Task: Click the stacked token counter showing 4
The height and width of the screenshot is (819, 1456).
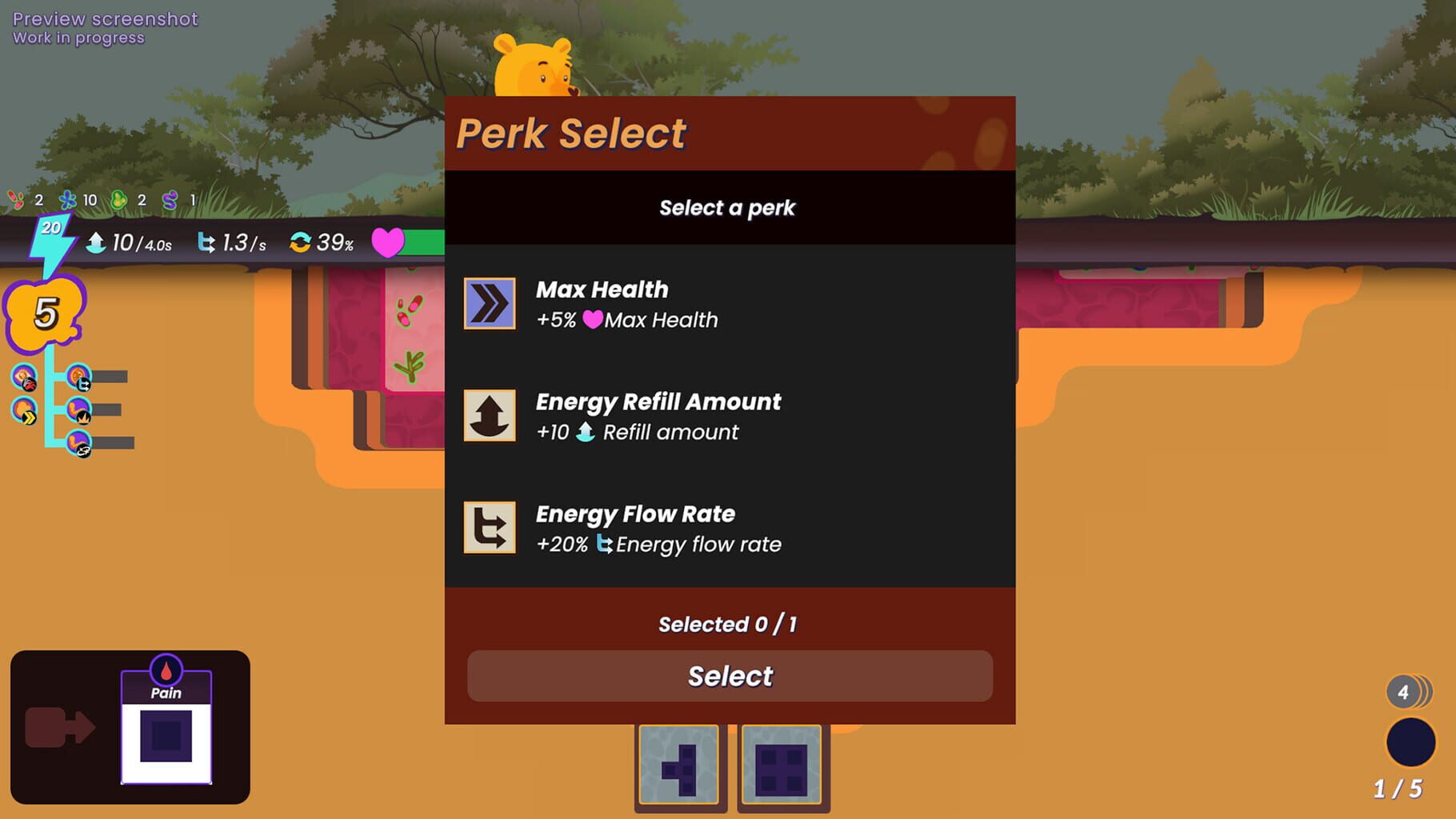Action: click(1404, 693)
